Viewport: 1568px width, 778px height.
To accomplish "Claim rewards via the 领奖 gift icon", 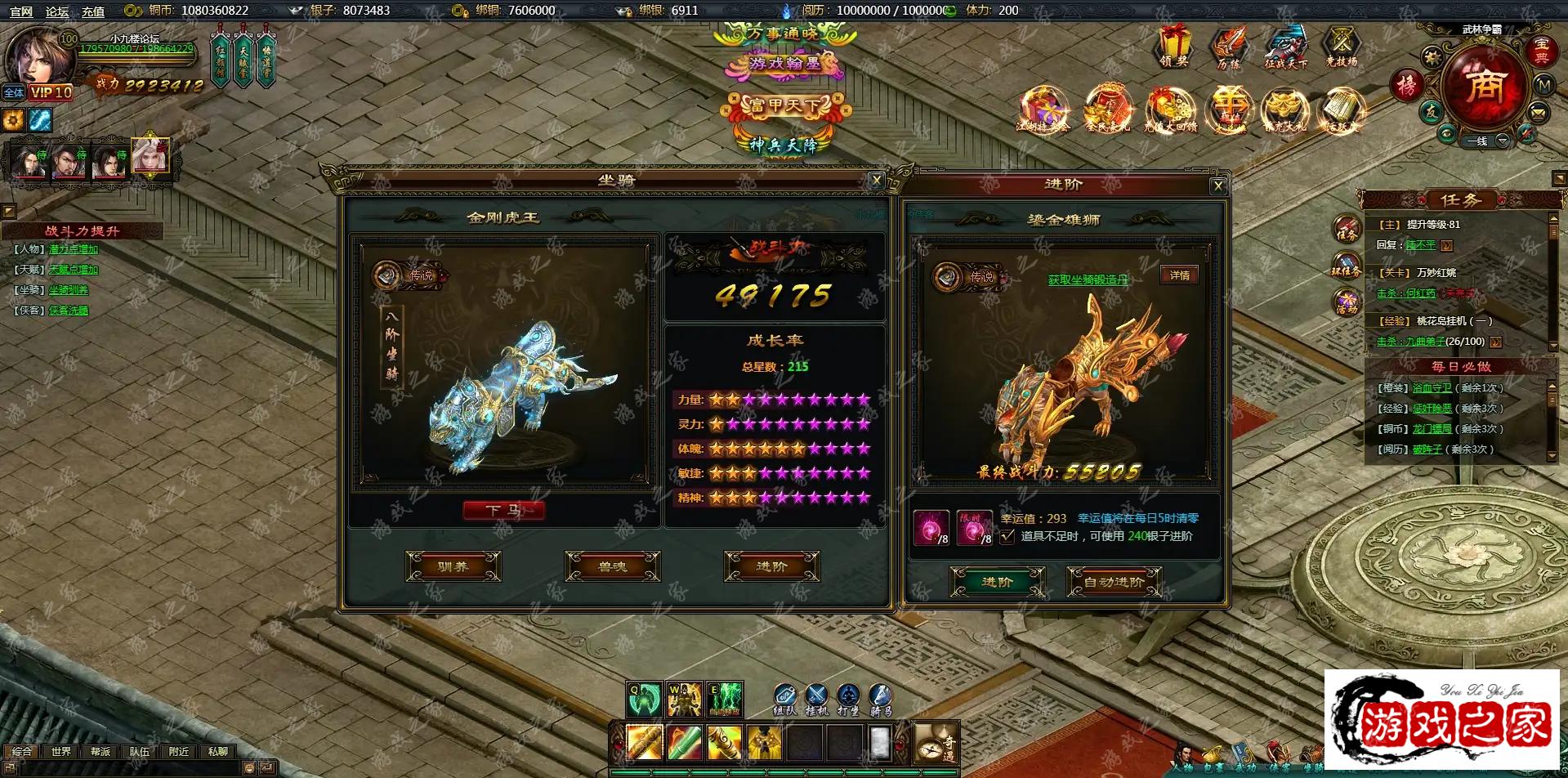I will 1174,47.
